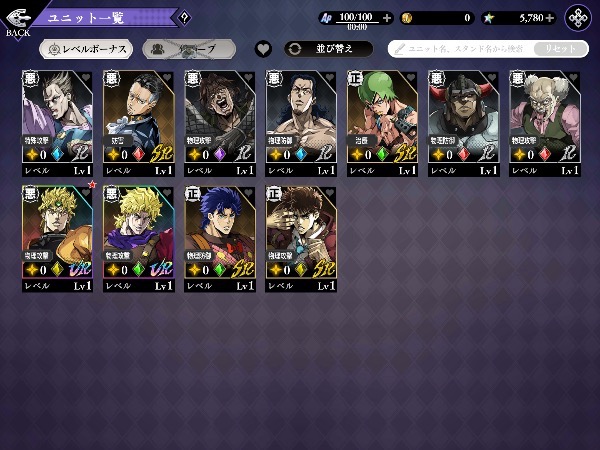The height and width of the screenshot is (450, 600).
Task: Select the purple-caped blonde Dio UR card
Action: click(x=138, y=226)
